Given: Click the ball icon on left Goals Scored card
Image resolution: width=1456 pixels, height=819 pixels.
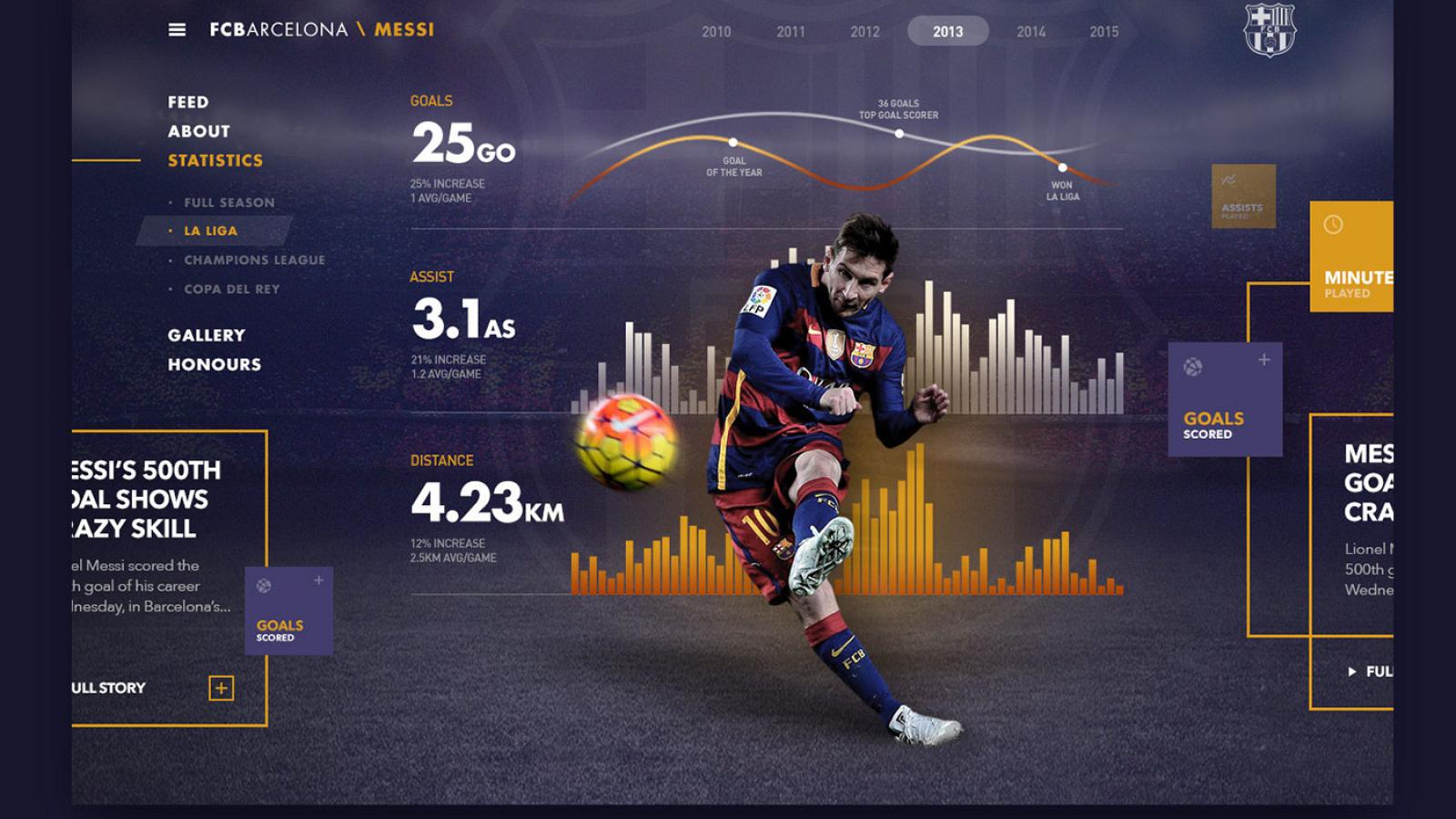Looking at the screenshot, I should 264,585.
